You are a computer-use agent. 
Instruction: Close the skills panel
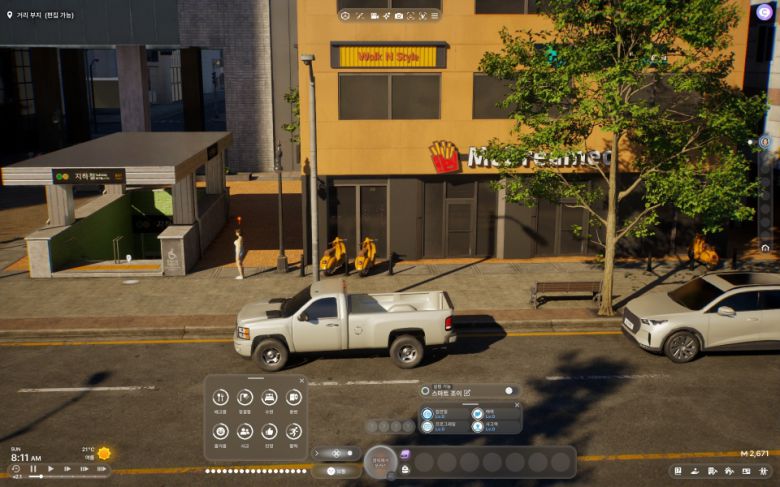[516, 405]
